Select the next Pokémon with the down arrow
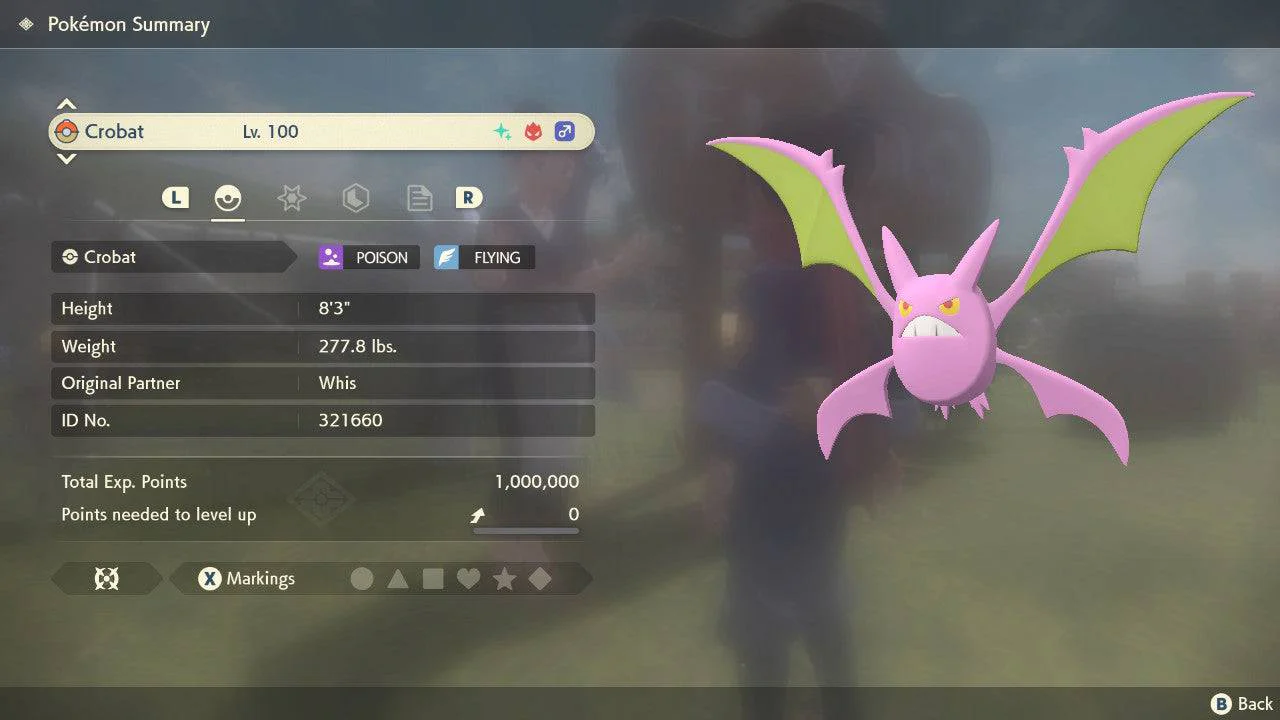Viewport: 1280px width, 720px height. (x=66, y=158)
